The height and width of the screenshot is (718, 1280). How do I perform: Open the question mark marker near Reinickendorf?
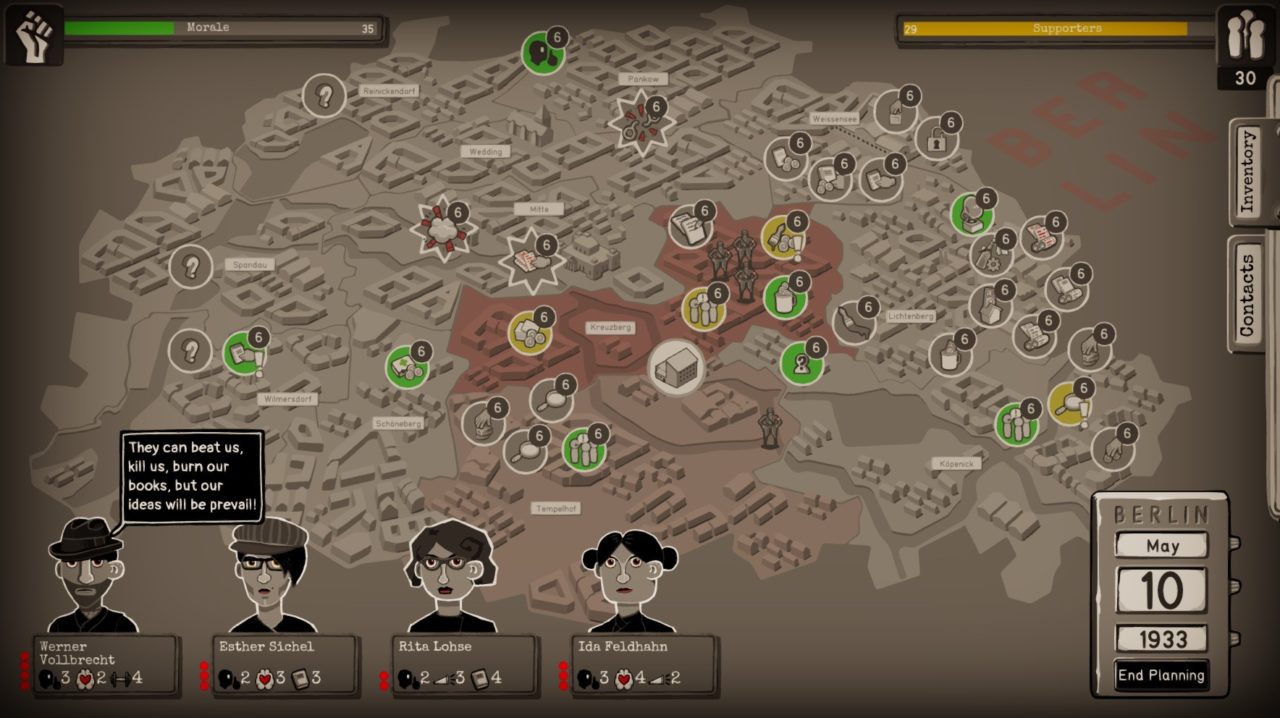(x=324, y=96)
